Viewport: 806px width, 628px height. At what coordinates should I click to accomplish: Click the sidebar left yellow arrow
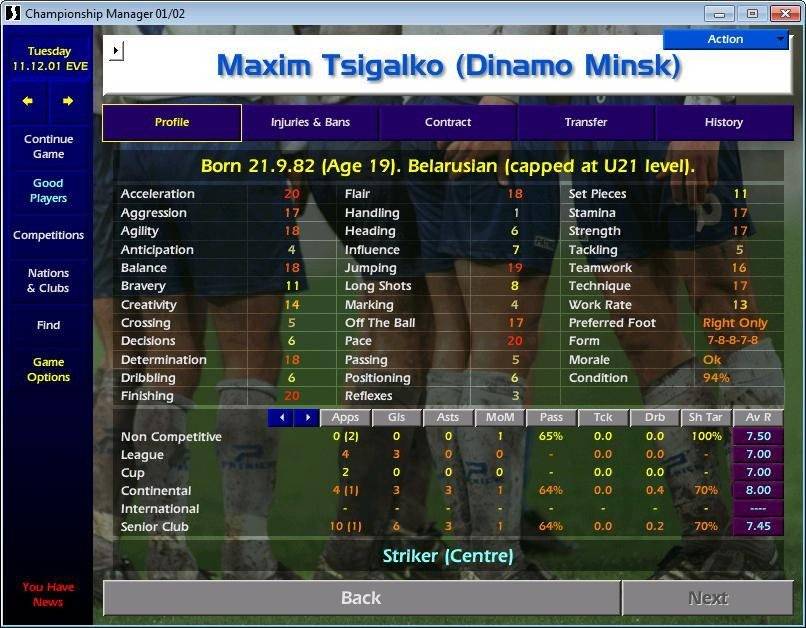[x=28, y=101]
